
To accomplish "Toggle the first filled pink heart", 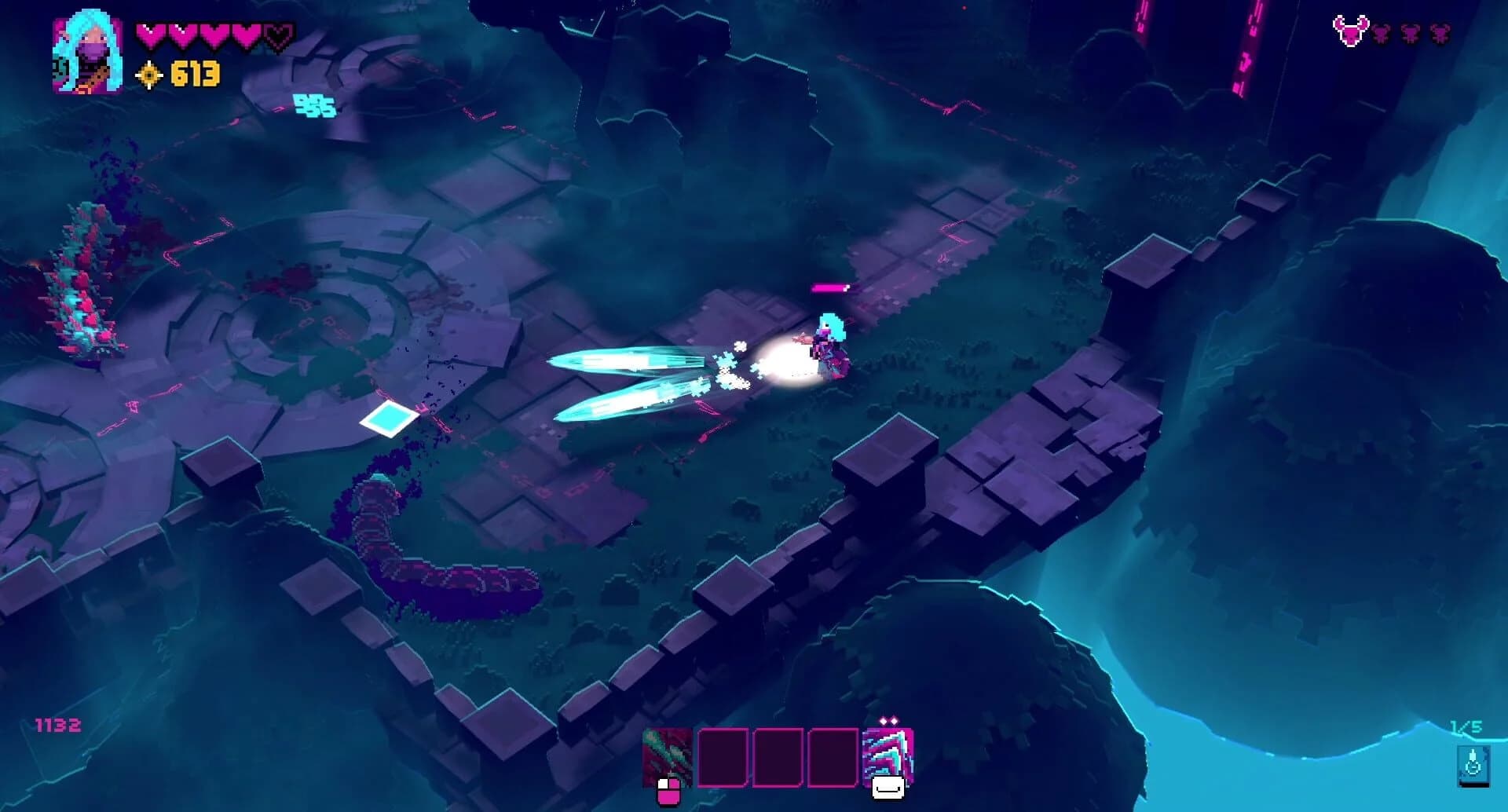I will coord(149,35).
